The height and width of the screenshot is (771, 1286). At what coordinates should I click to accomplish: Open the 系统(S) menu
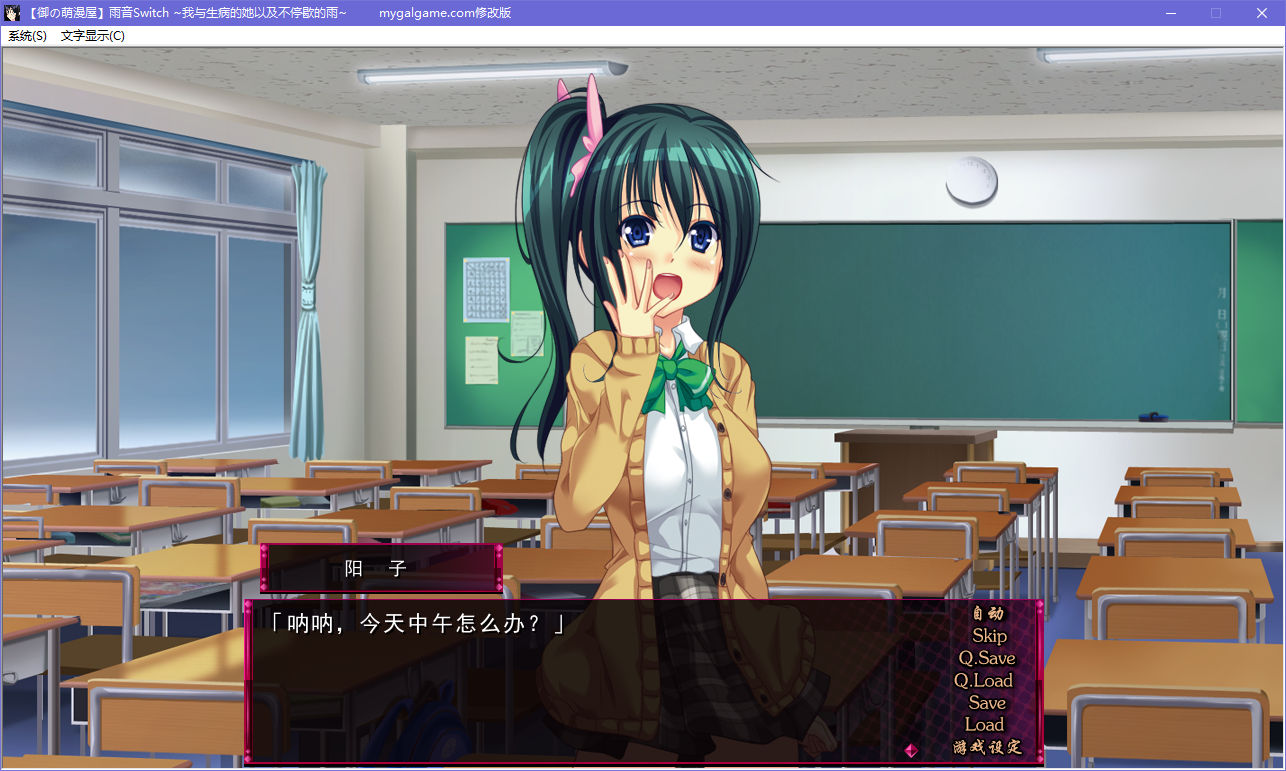(27, 36)
